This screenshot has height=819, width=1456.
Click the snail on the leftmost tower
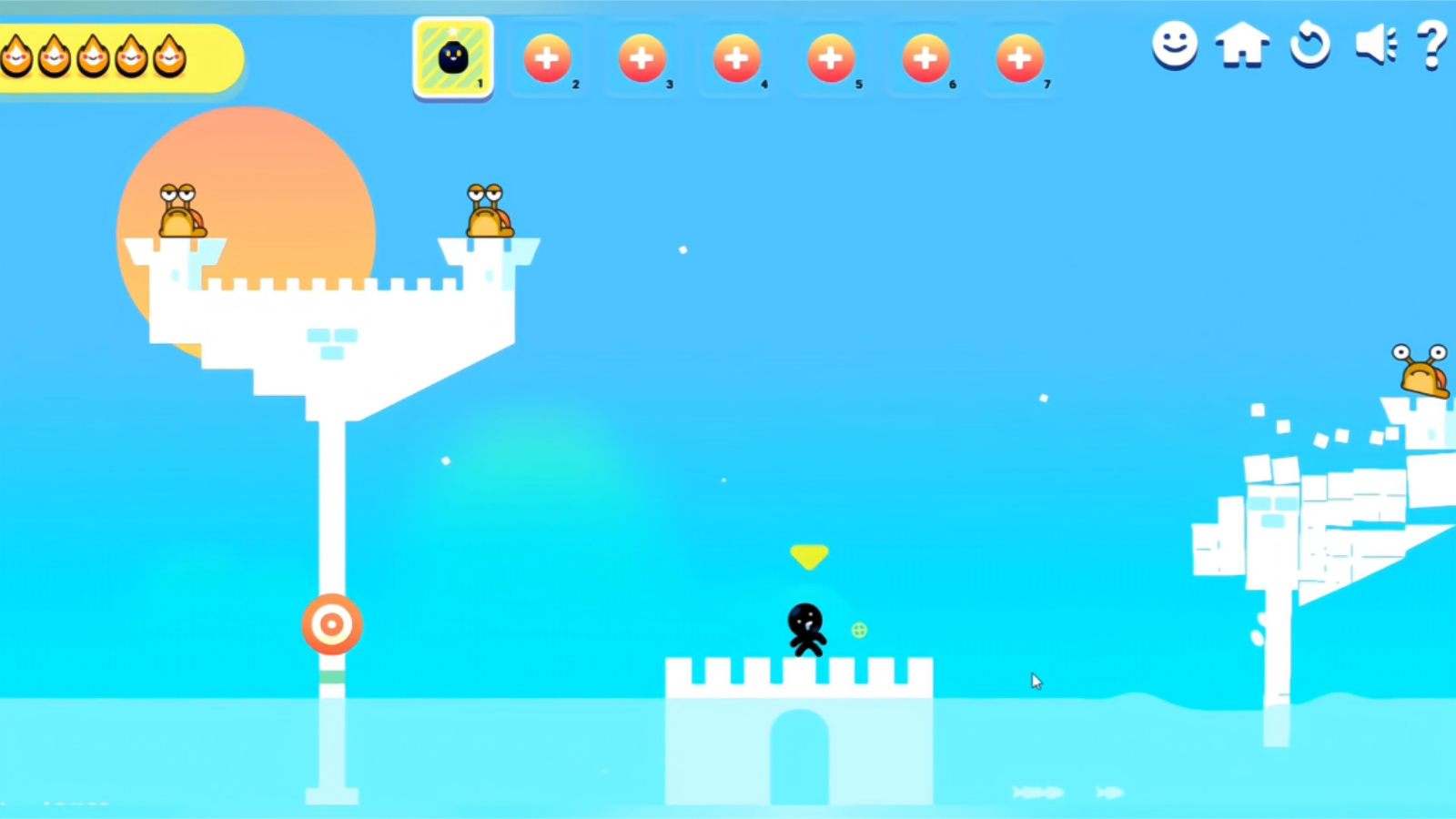coord(181,209)
